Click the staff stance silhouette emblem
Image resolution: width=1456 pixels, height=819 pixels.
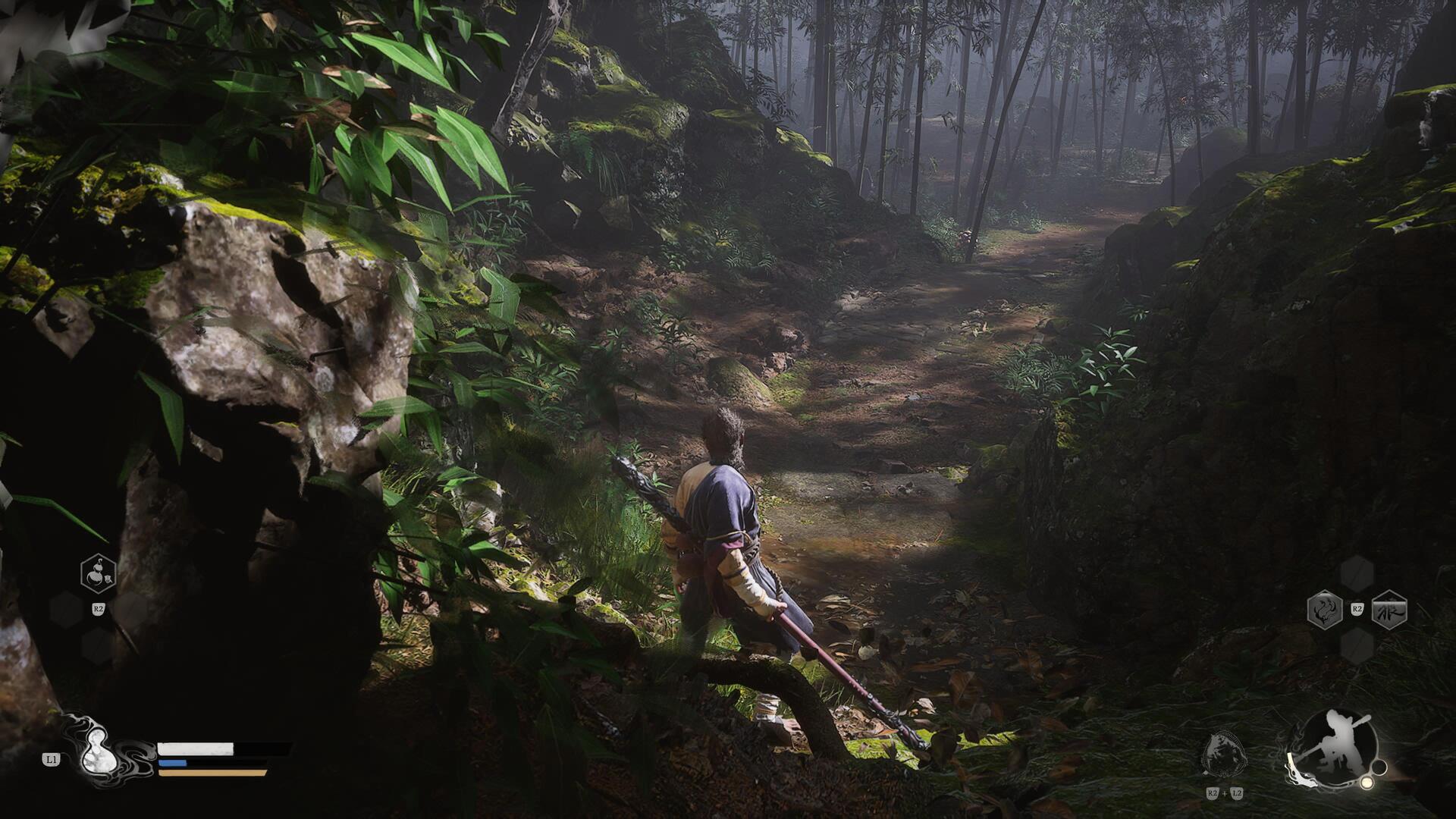click(1331, 747)
